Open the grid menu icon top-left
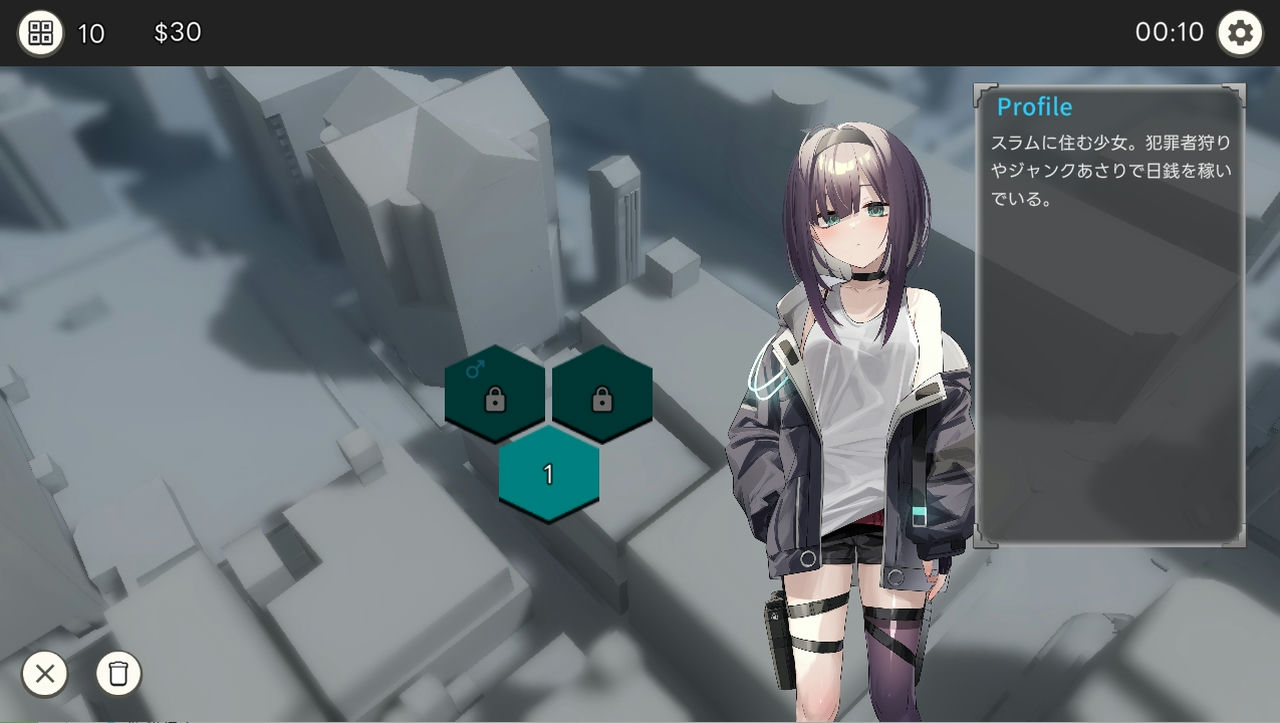 click(x=40, y=32)
